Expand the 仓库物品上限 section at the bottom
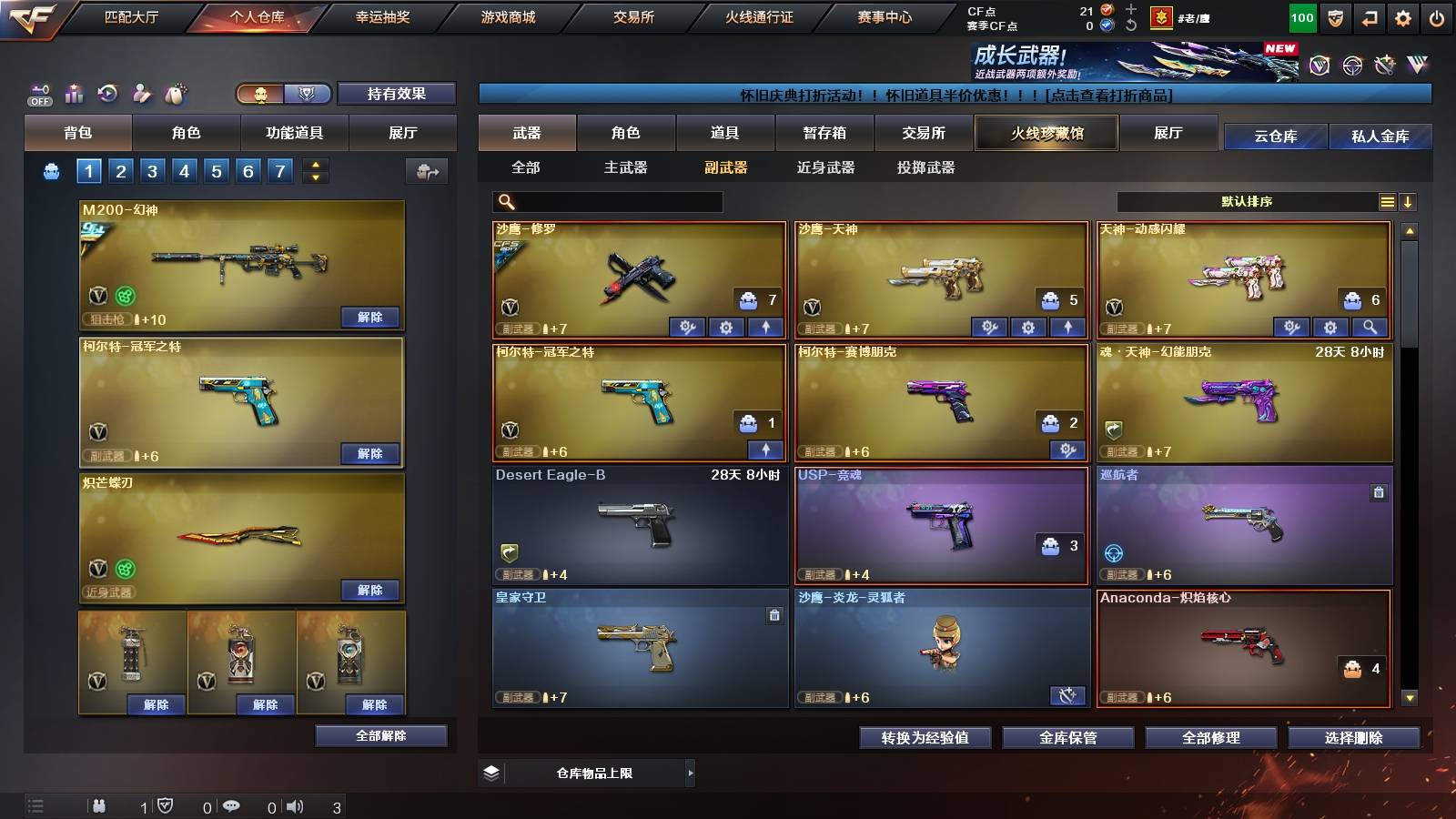This screenshot has width=1456, height=819. pyautogui.click(x=689, y=773)
